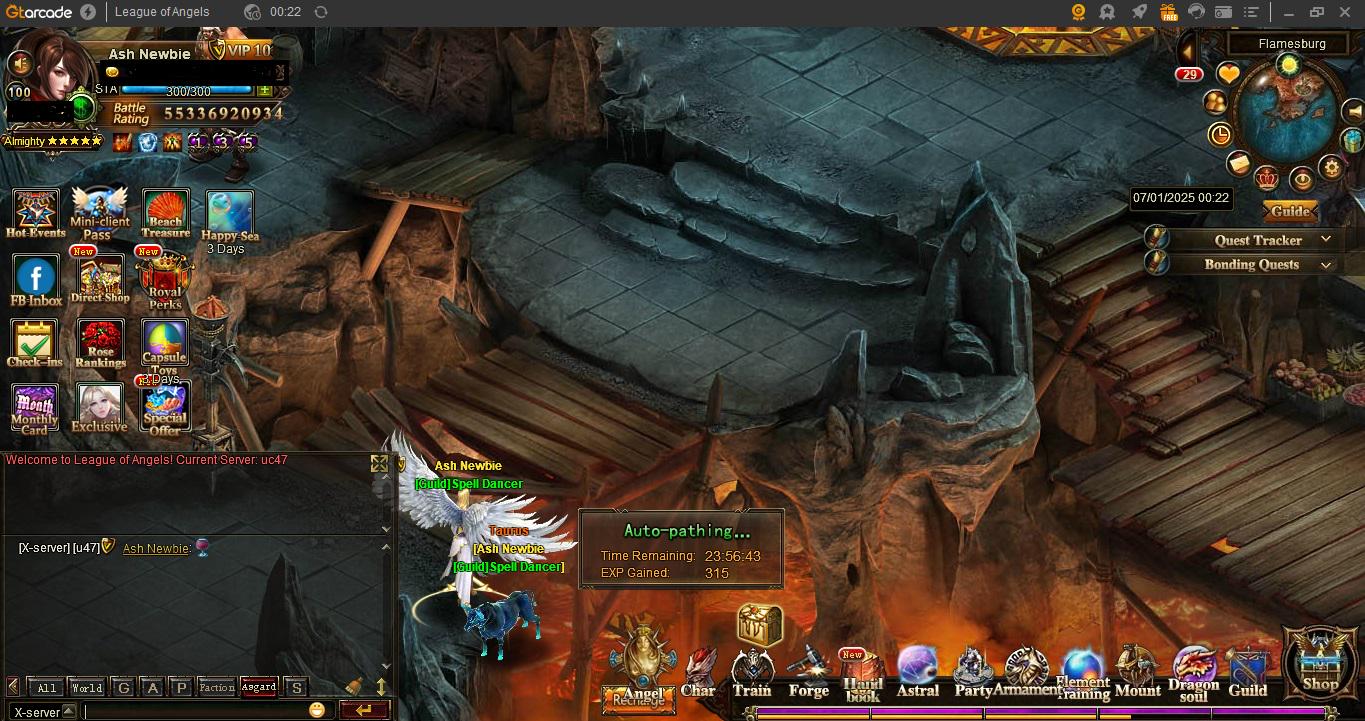Open Rose Rankings

click(x=100, y=343)
